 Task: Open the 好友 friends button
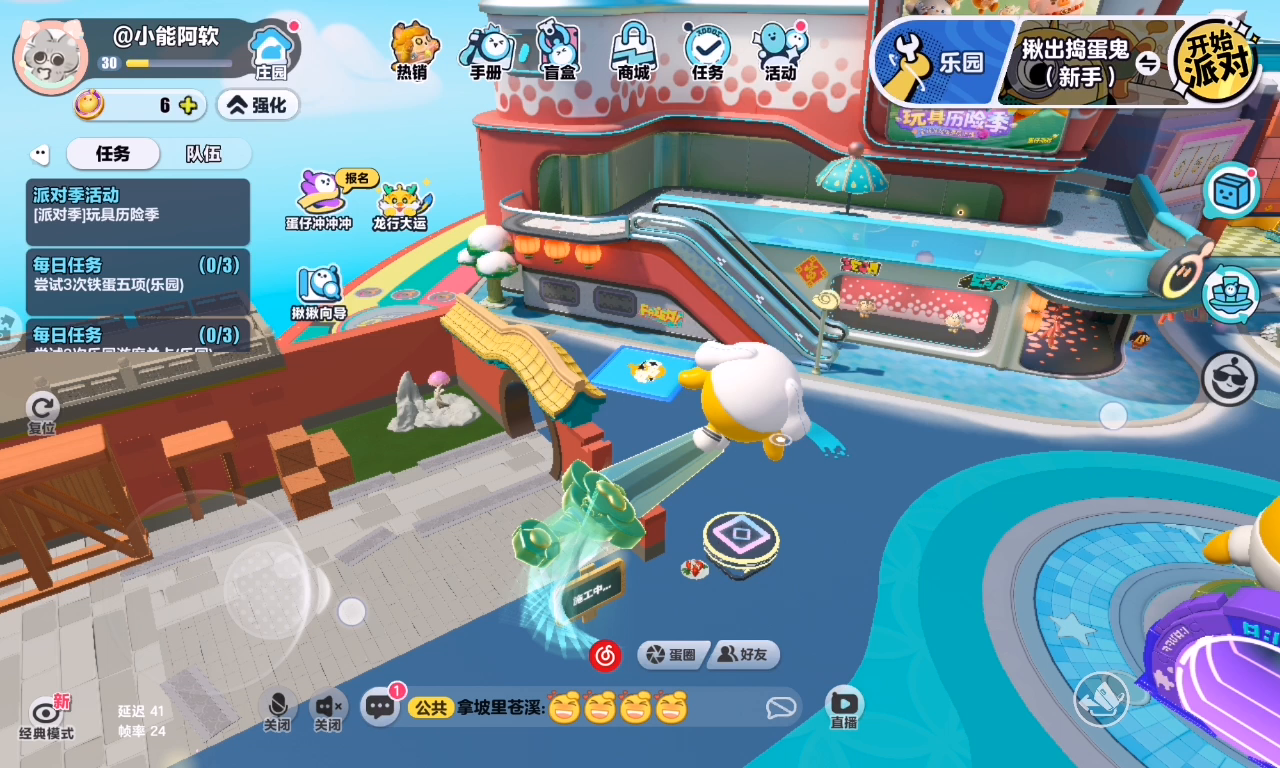pyautogui.click(x=744, y=655)
